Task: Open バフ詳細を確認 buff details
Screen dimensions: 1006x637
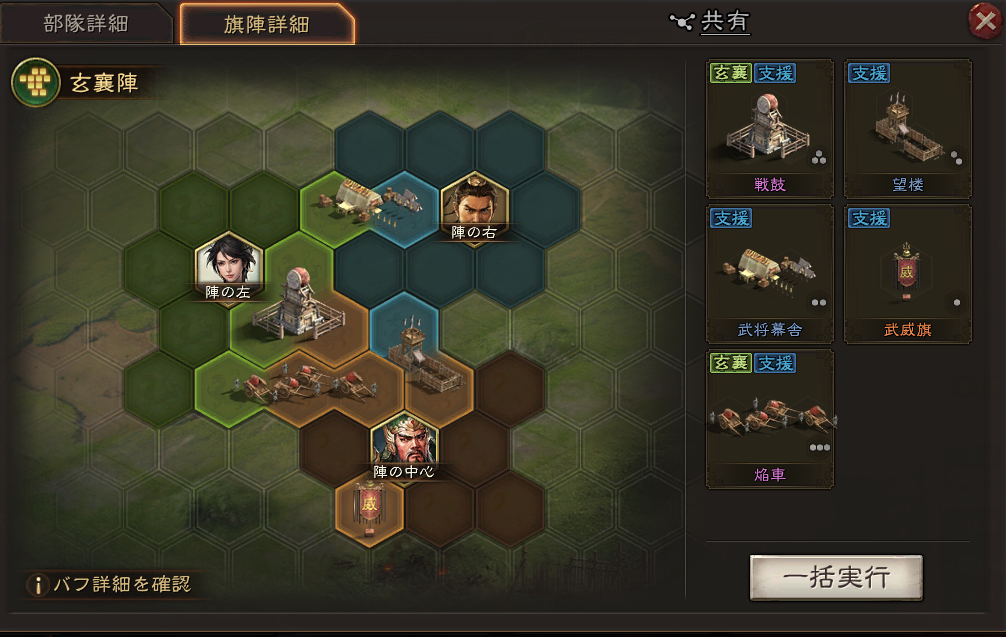Action: (x=110, y=584)
